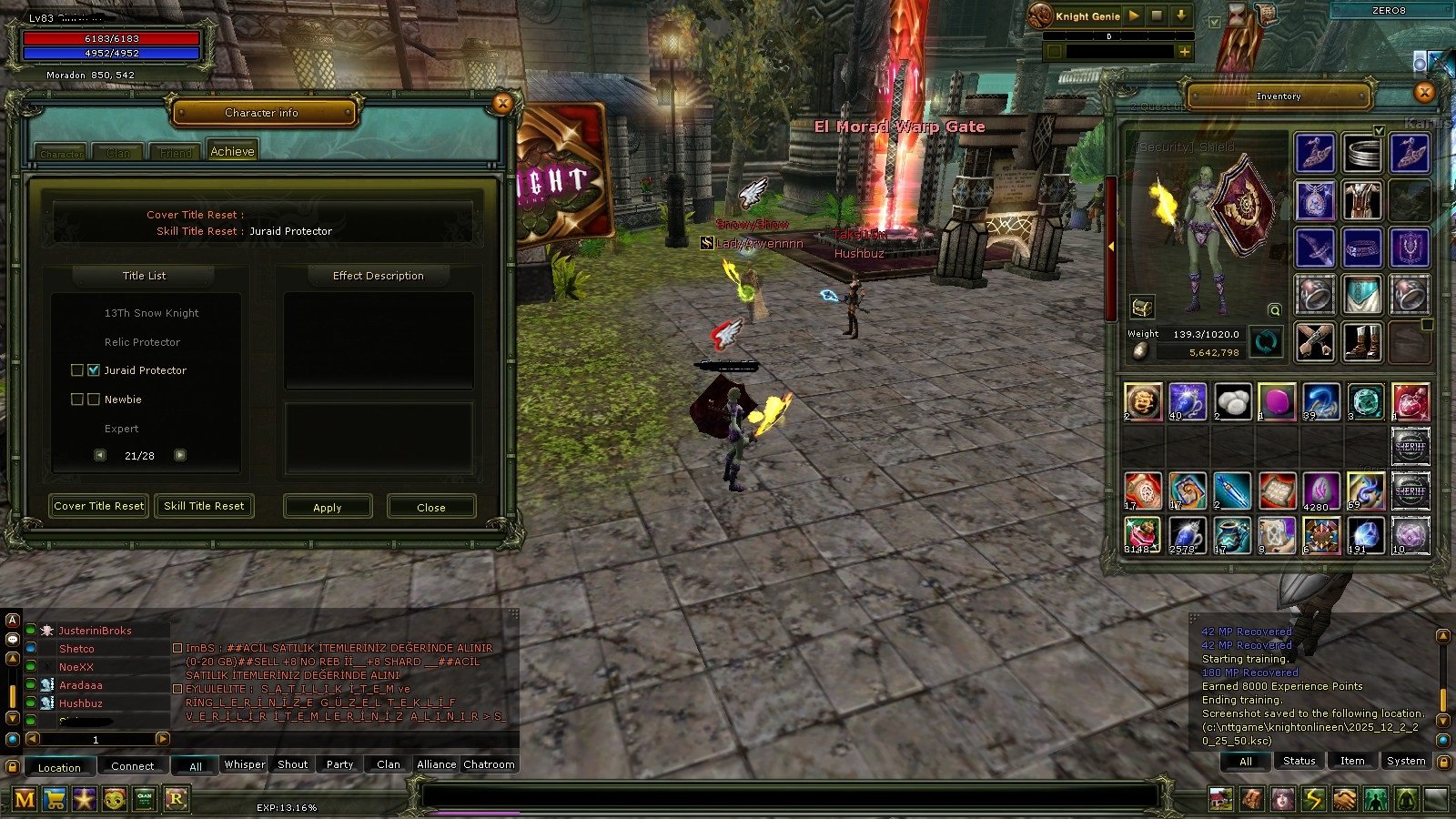Switch chat to Party channel
Viewport: 1456px width, 819px height.
339,764
